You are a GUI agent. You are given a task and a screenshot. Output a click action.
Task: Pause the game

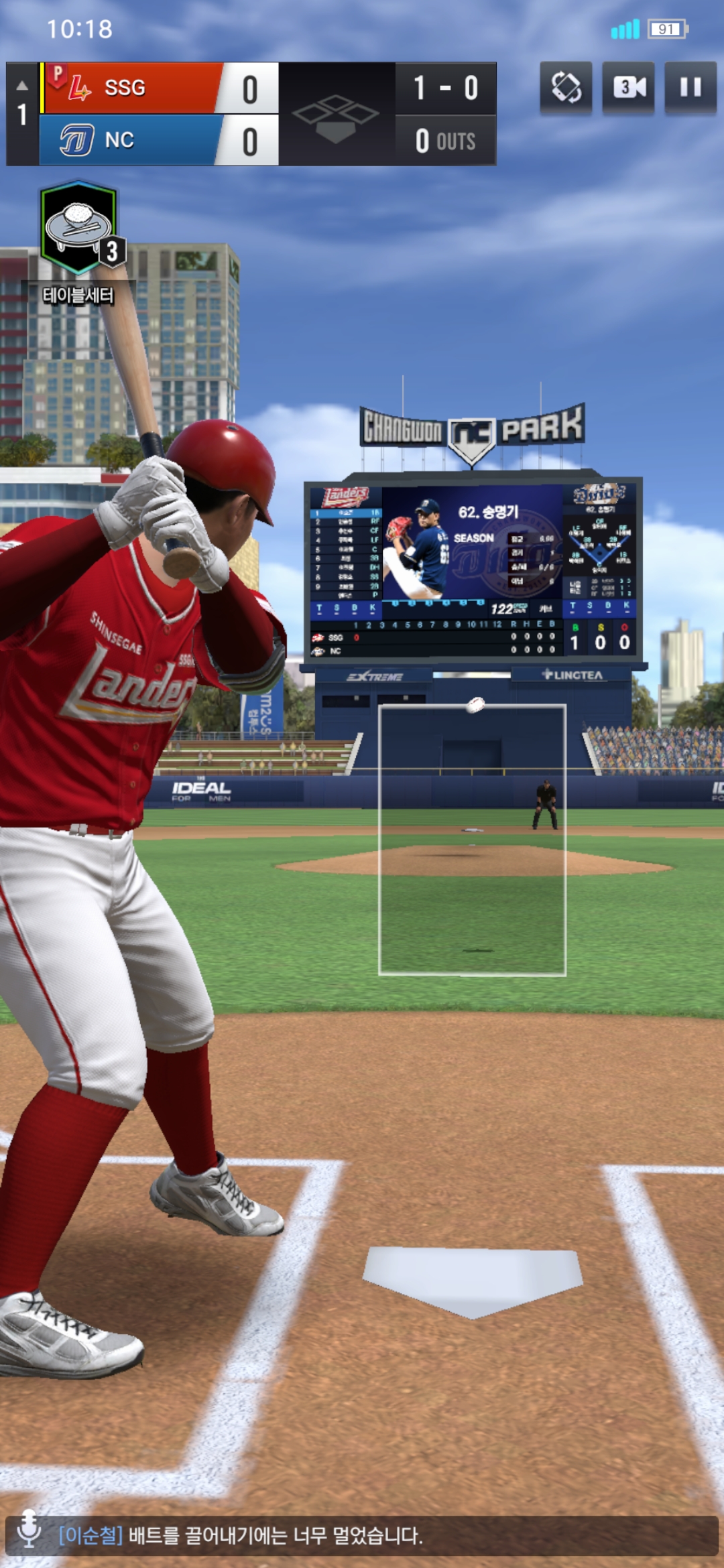point(690,88)
